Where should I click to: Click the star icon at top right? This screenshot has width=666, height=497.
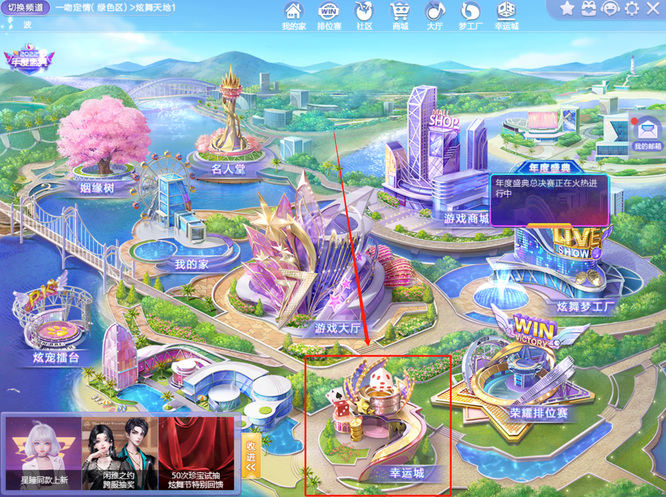coord(567,9)
